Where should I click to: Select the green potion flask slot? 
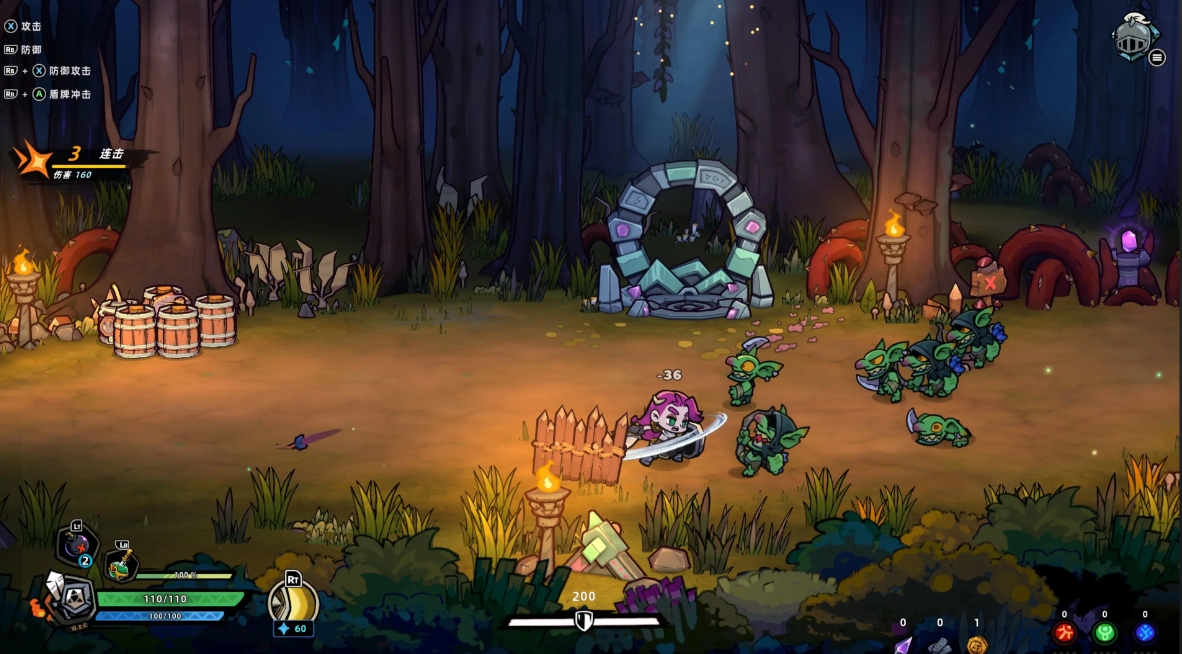tap(120, 566)
